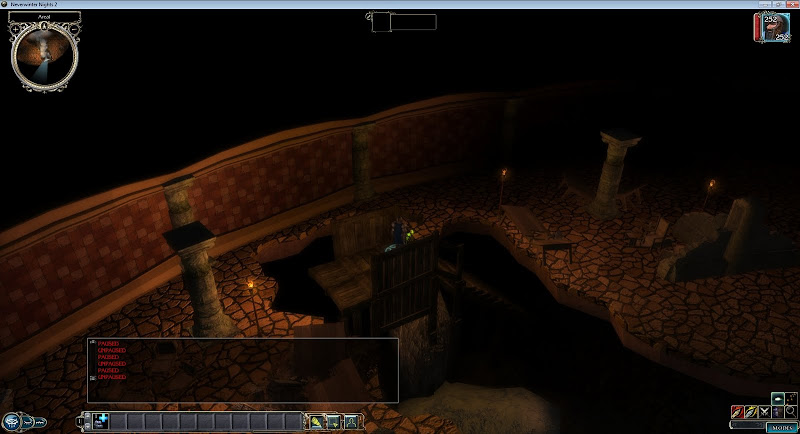Open the Modes panel
Image resolution: width=800 pixels, height=434 pixels.
coord(781,427)
